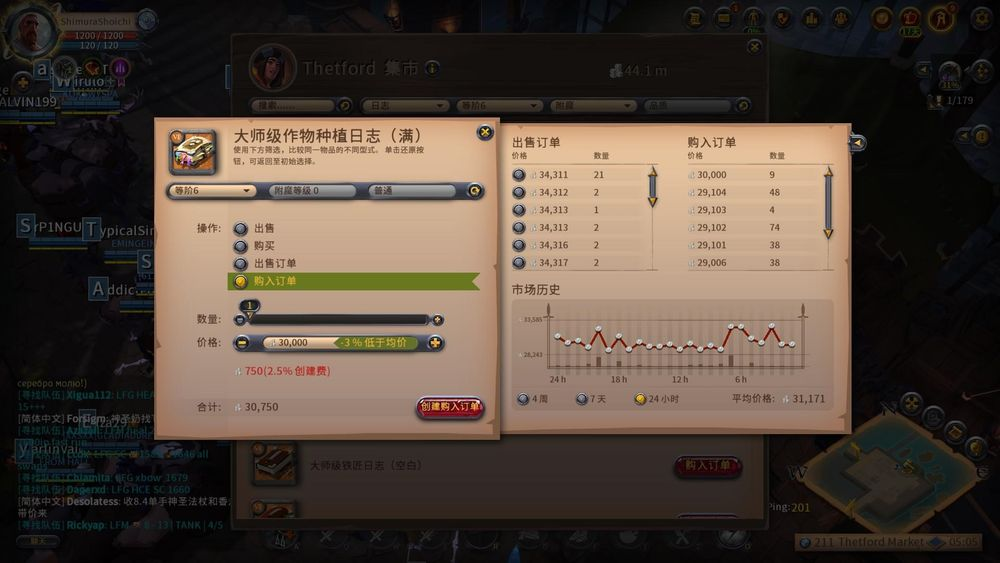
Task: Close the order dialog with the X button
Action: [485, 132]
